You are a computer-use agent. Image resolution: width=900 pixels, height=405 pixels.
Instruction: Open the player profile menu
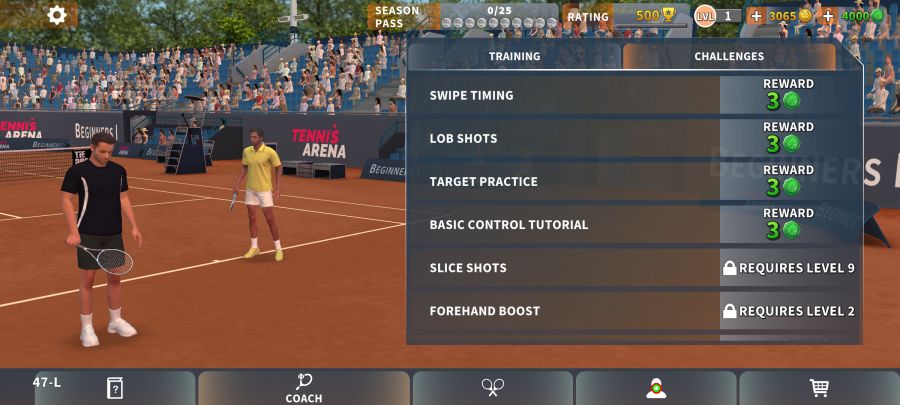point(656,388)
